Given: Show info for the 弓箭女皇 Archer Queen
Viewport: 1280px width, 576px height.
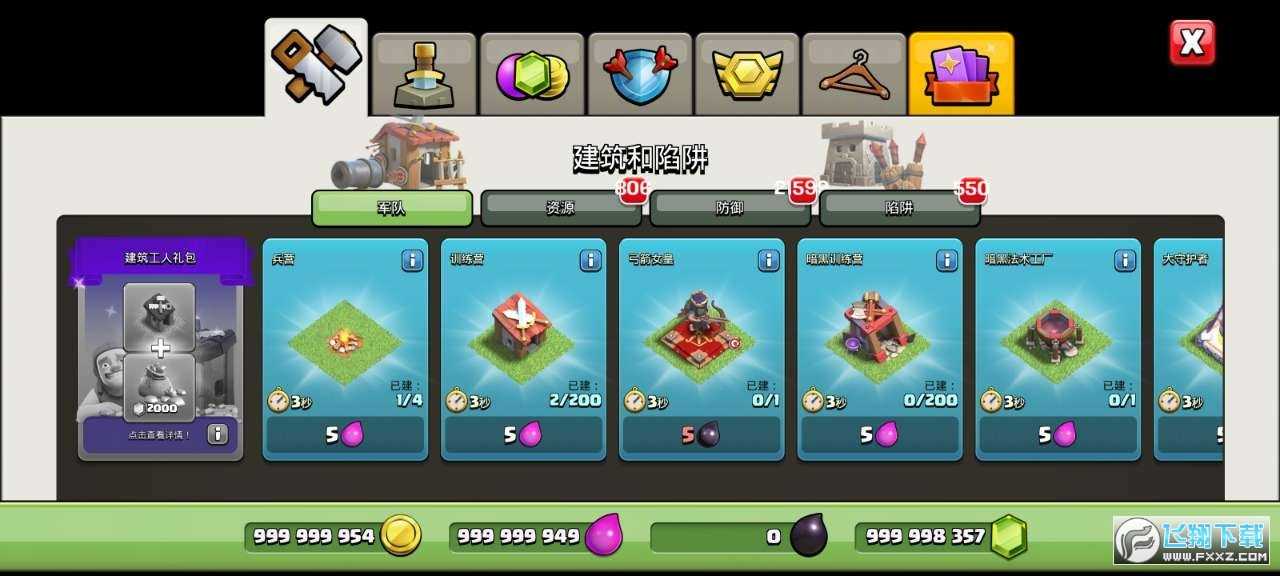Looking at the screenshot, I should [768, 260].
